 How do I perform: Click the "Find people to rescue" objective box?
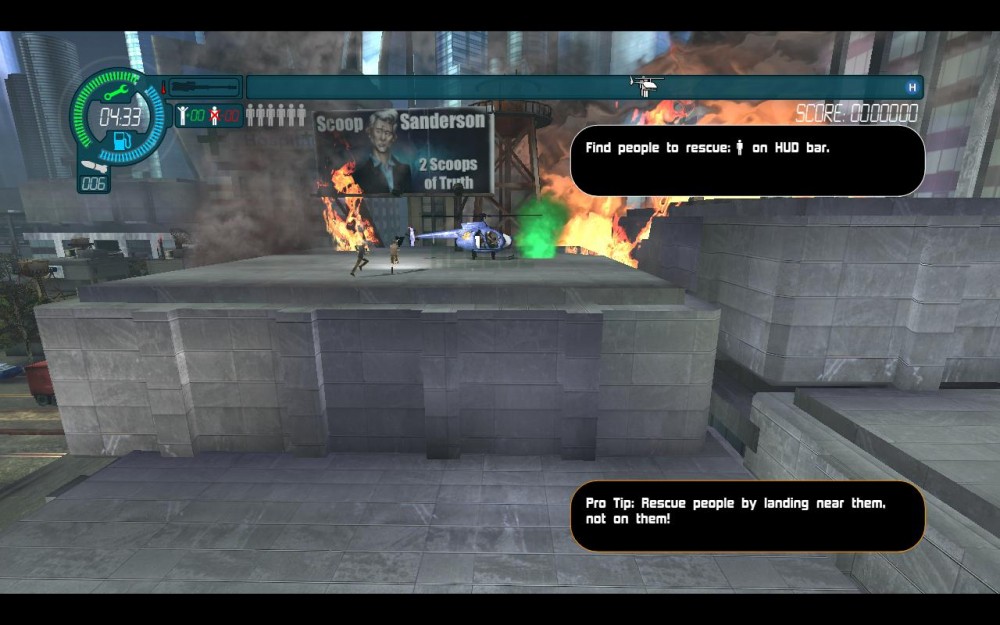click(746, 160)
